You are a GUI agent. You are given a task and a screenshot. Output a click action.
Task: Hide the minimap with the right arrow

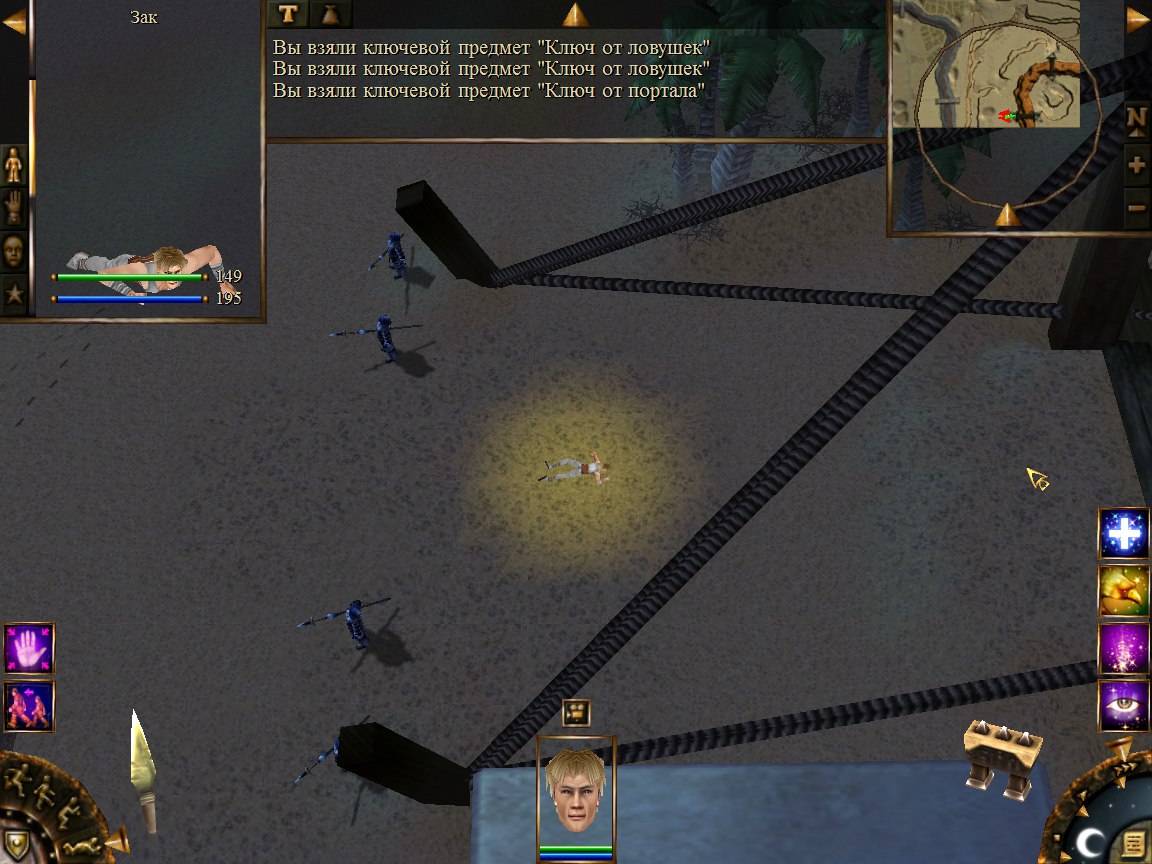1137,20
